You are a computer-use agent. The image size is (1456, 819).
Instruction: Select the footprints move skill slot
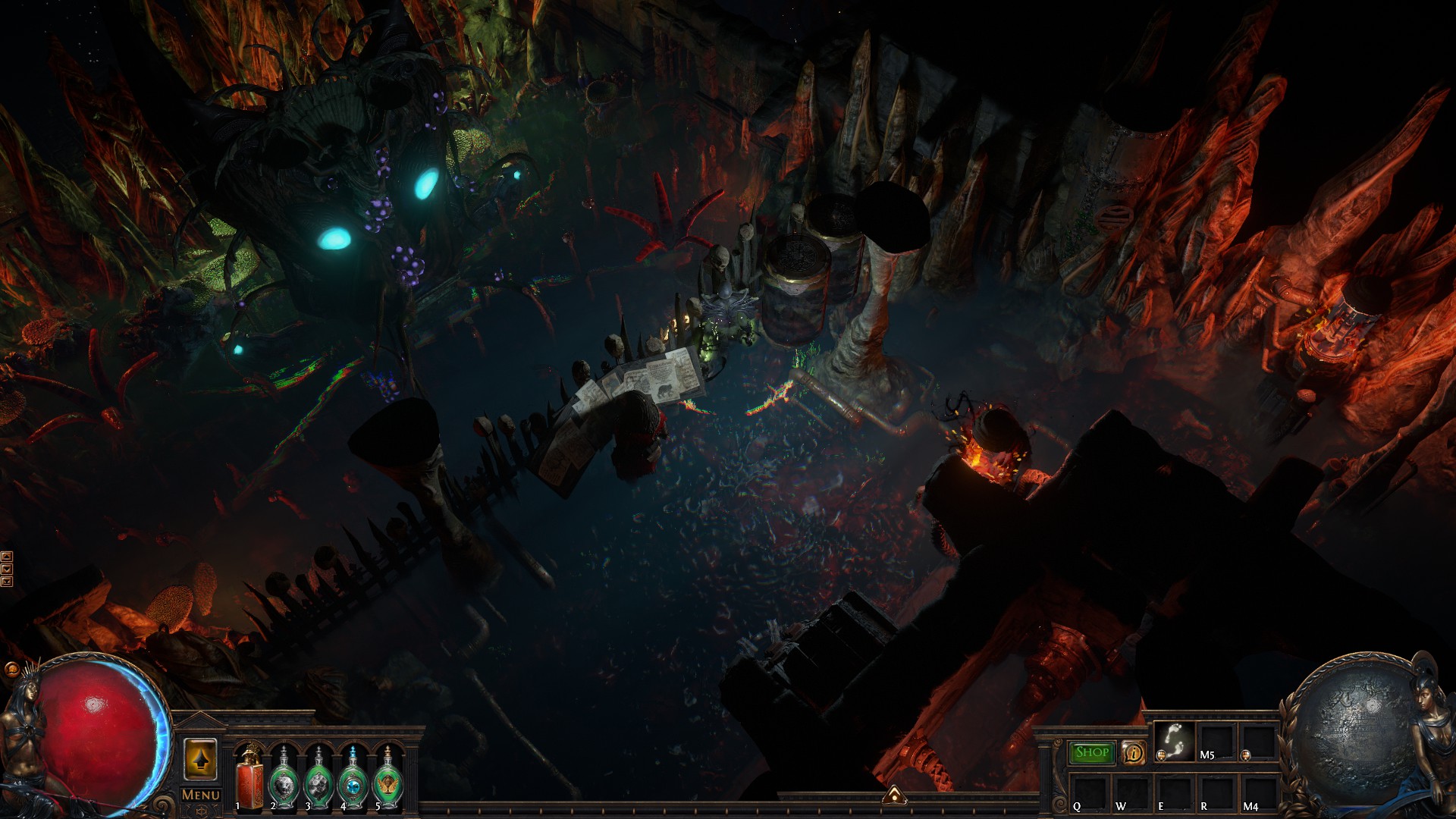1174,741
